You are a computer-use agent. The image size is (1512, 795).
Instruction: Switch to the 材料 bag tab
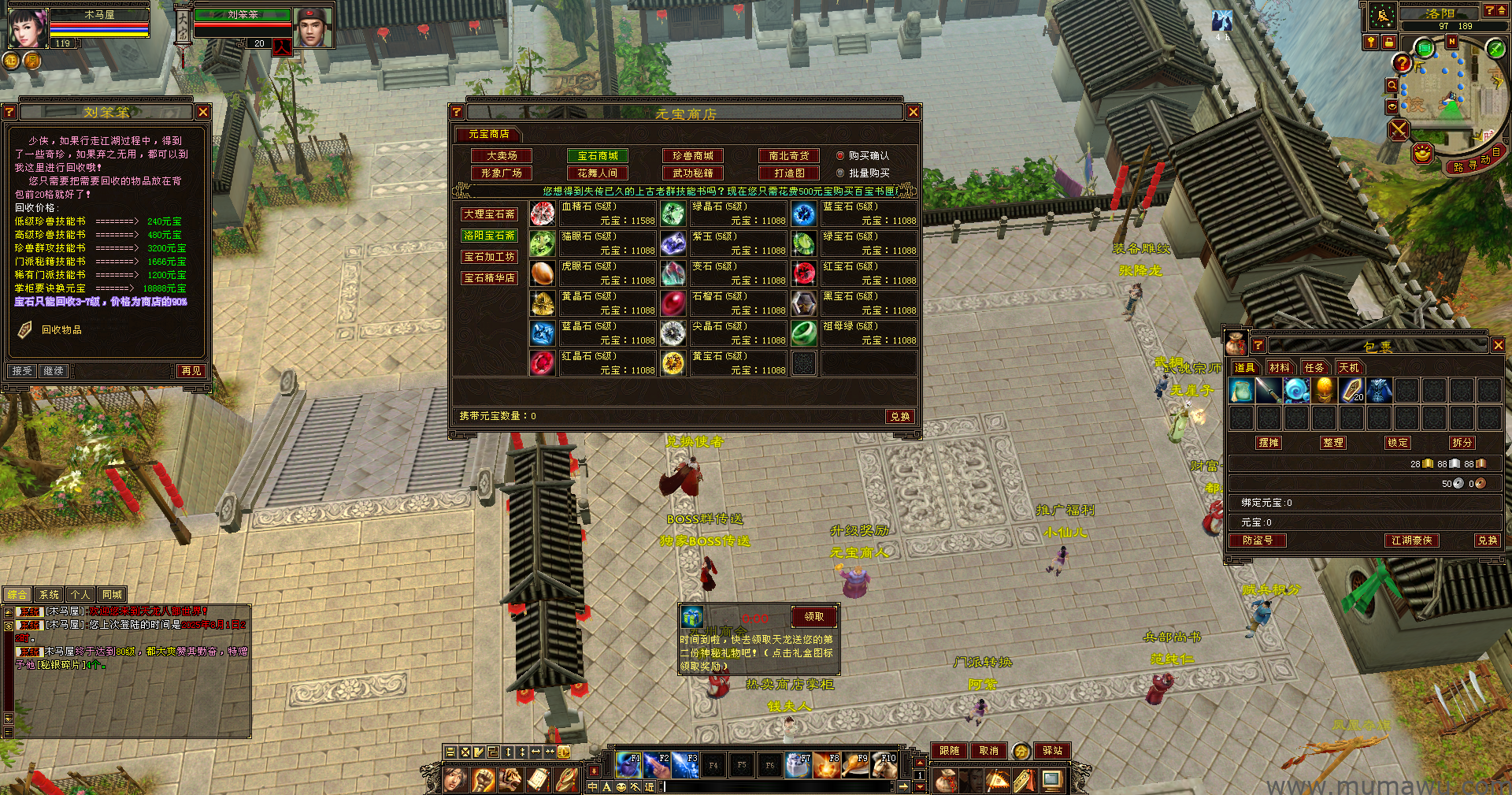1280,368
